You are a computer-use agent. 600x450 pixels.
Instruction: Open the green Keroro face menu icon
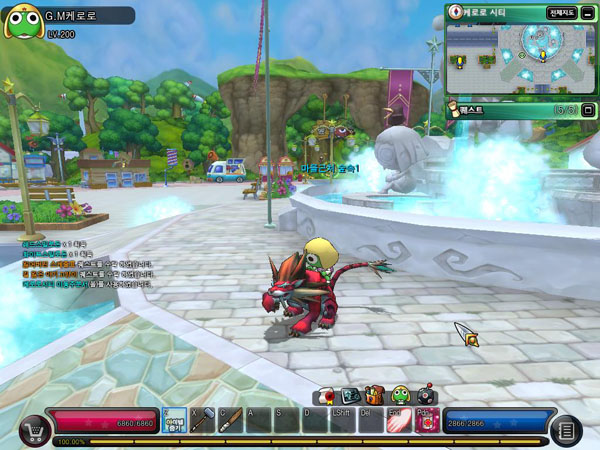pyautogui.click(x=399, y=395)
